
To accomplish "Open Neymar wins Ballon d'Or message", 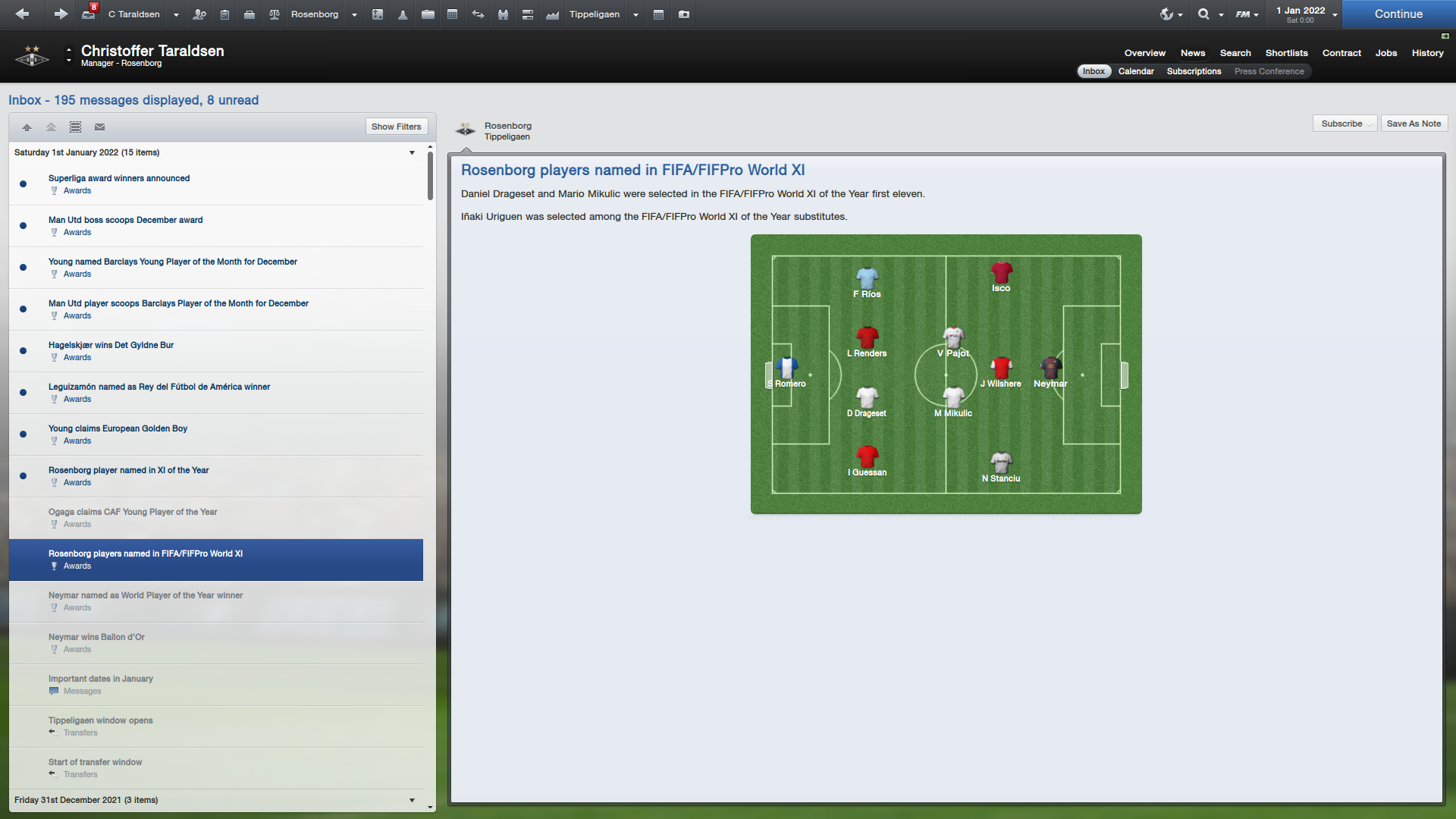I will [x=96, y=637].
